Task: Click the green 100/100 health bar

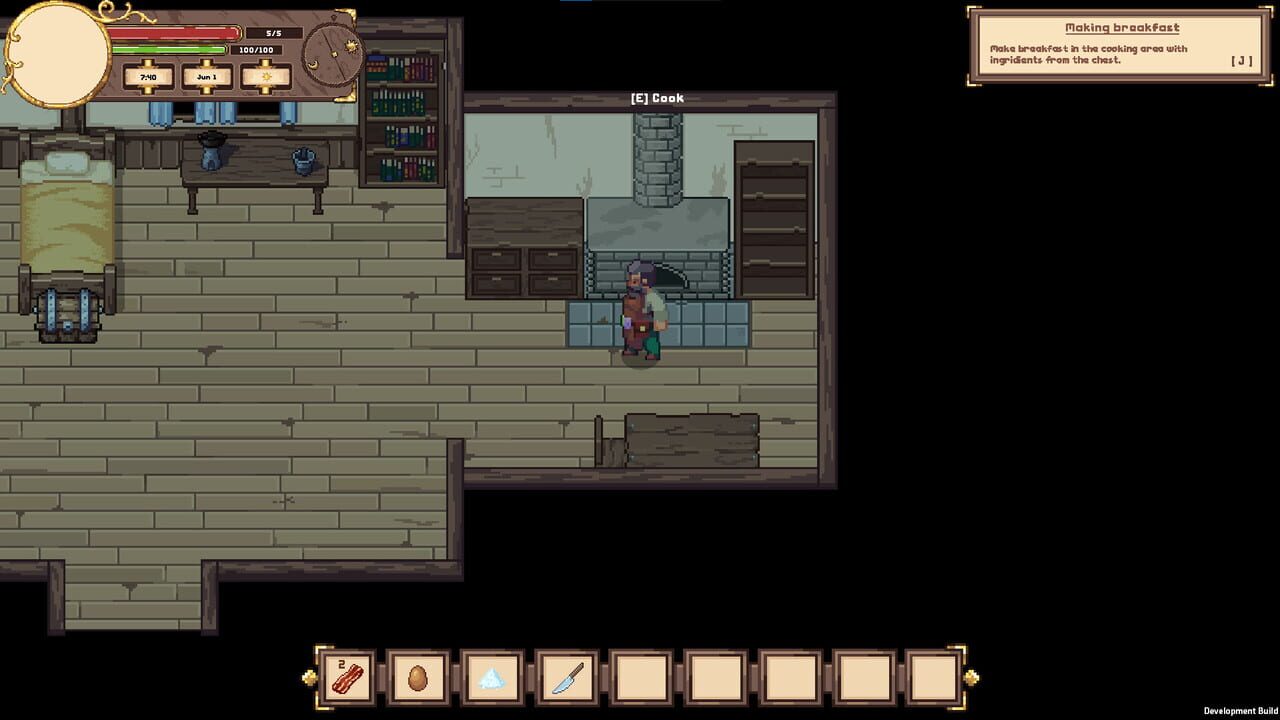Action: coord(169,50)
